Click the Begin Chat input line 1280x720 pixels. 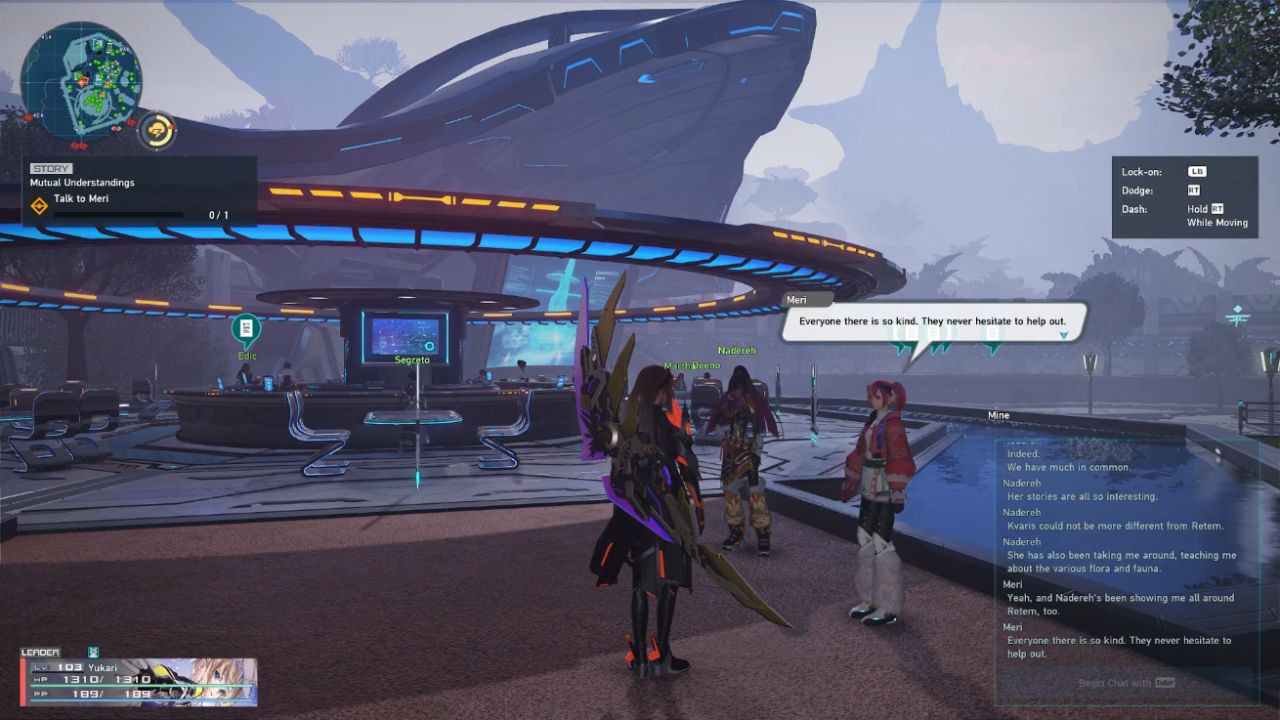coord(1125,683)
